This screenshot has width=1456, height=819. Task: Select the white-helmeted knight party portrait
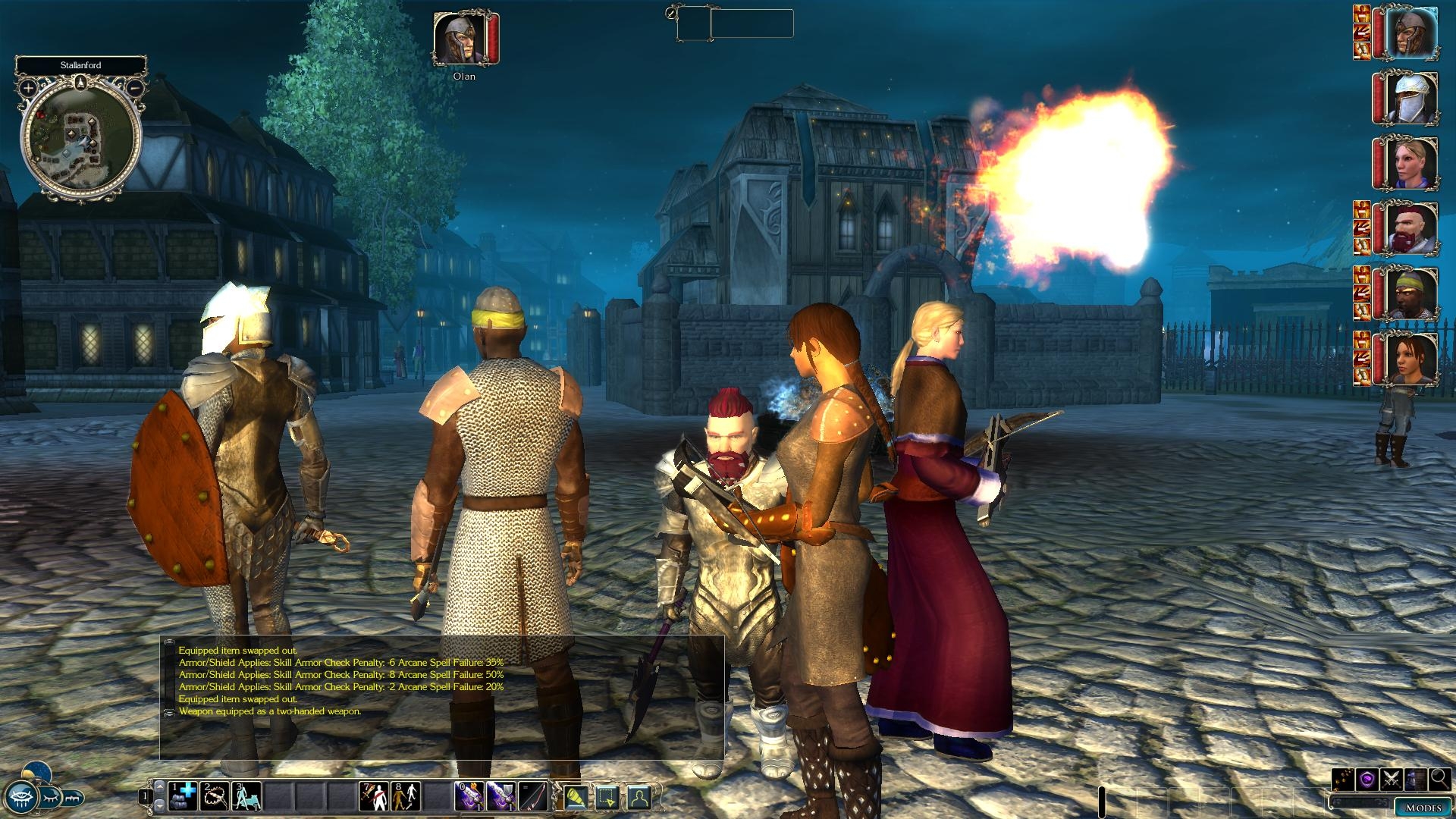pos(1412,98)
